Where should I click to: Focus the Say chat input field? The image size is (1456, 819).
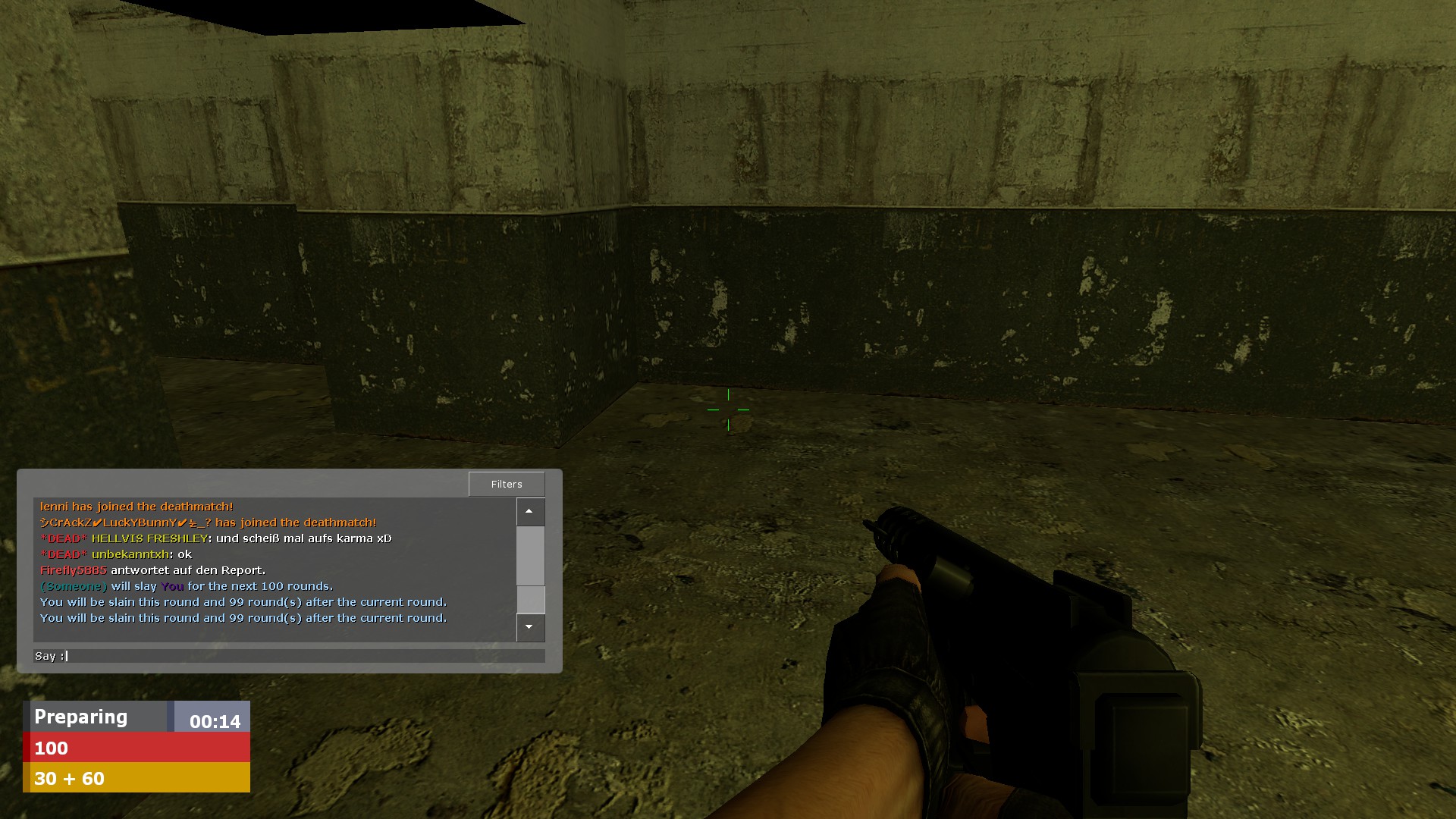click(x=303, y=656)
